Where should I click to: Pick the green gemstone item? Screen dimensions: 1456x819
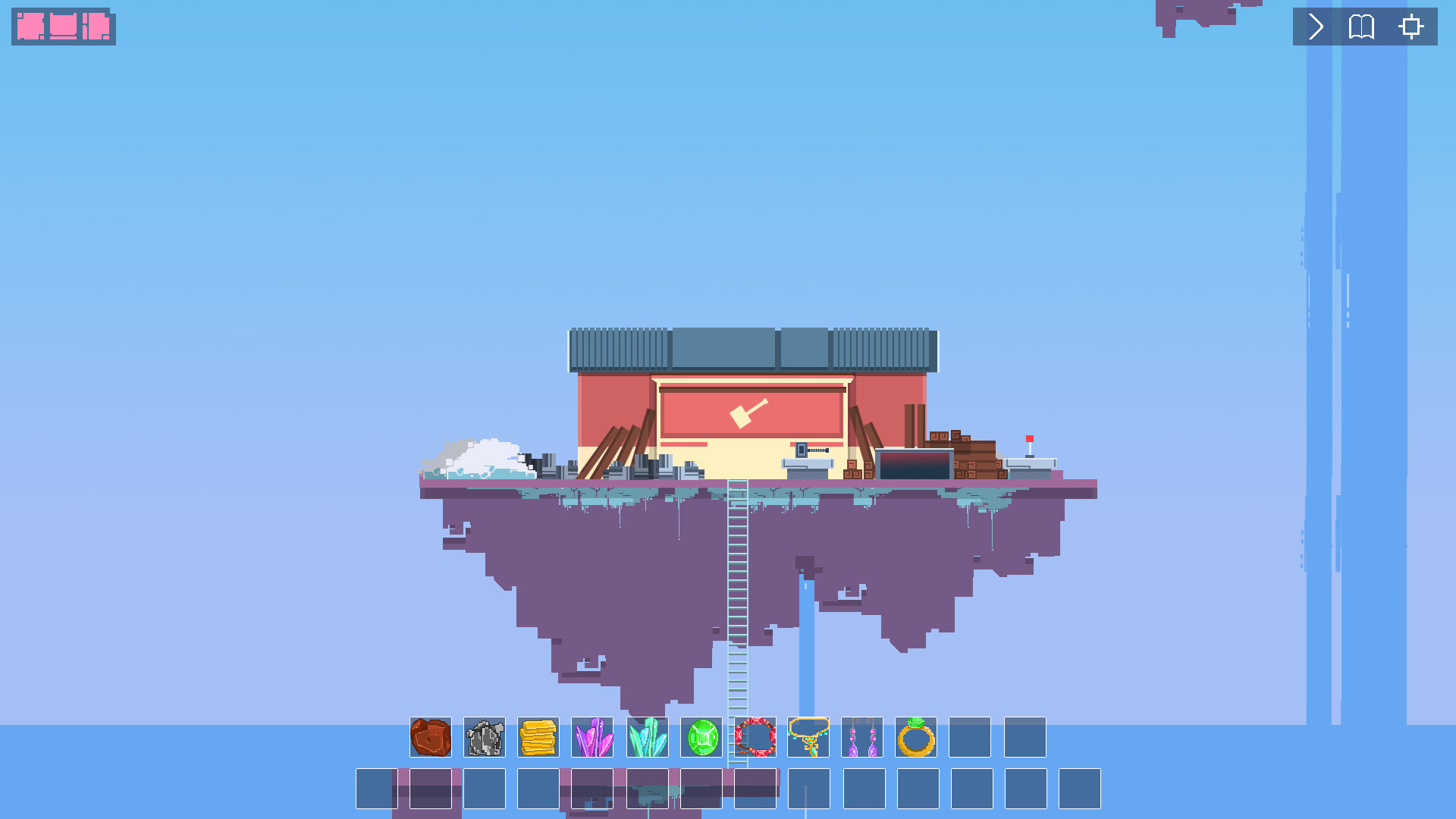(x=701, y=738)
